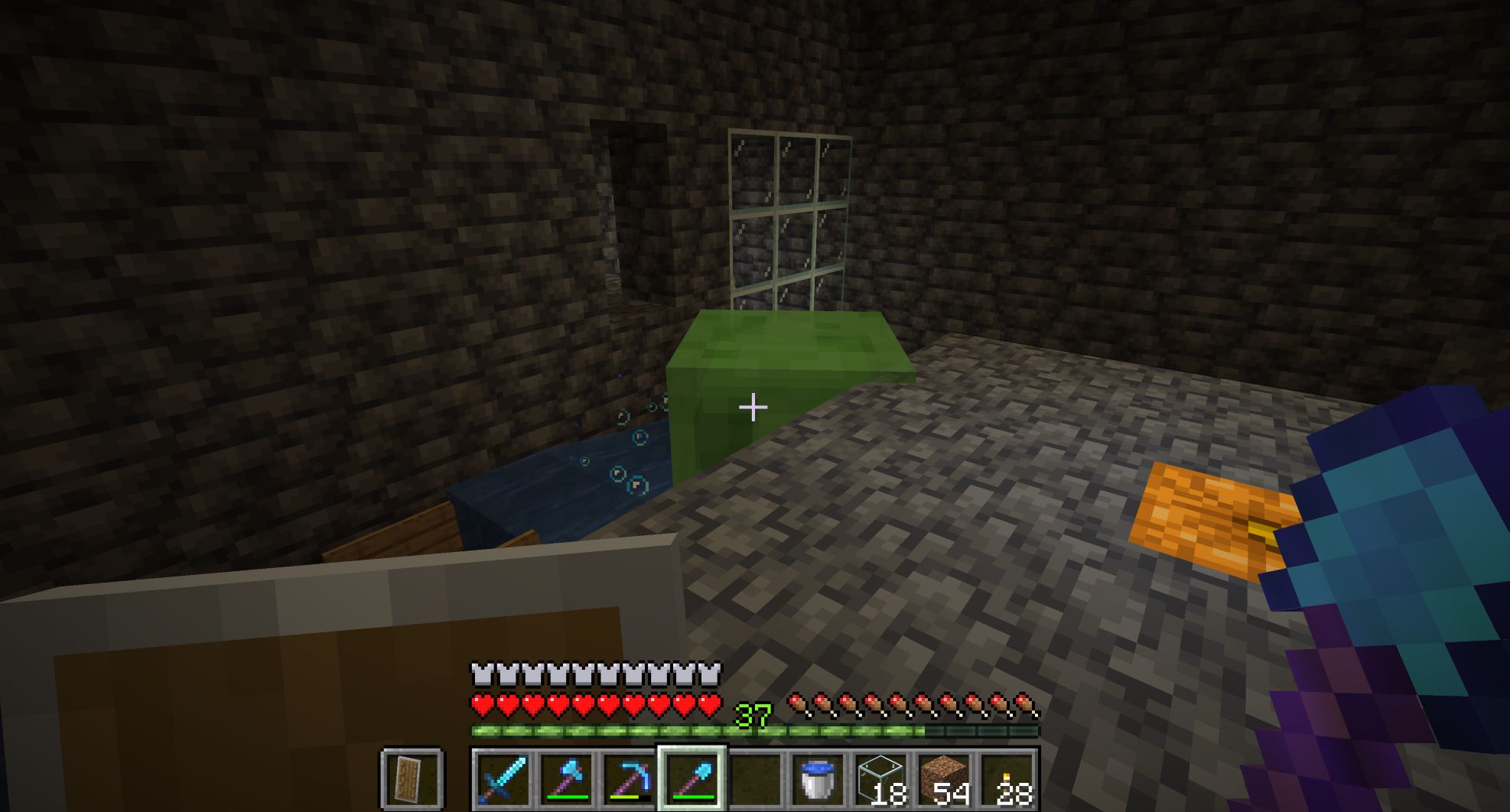Click the shield in the off-hand slot
This screenshot has width=1510, height=812.
[412, 779]
